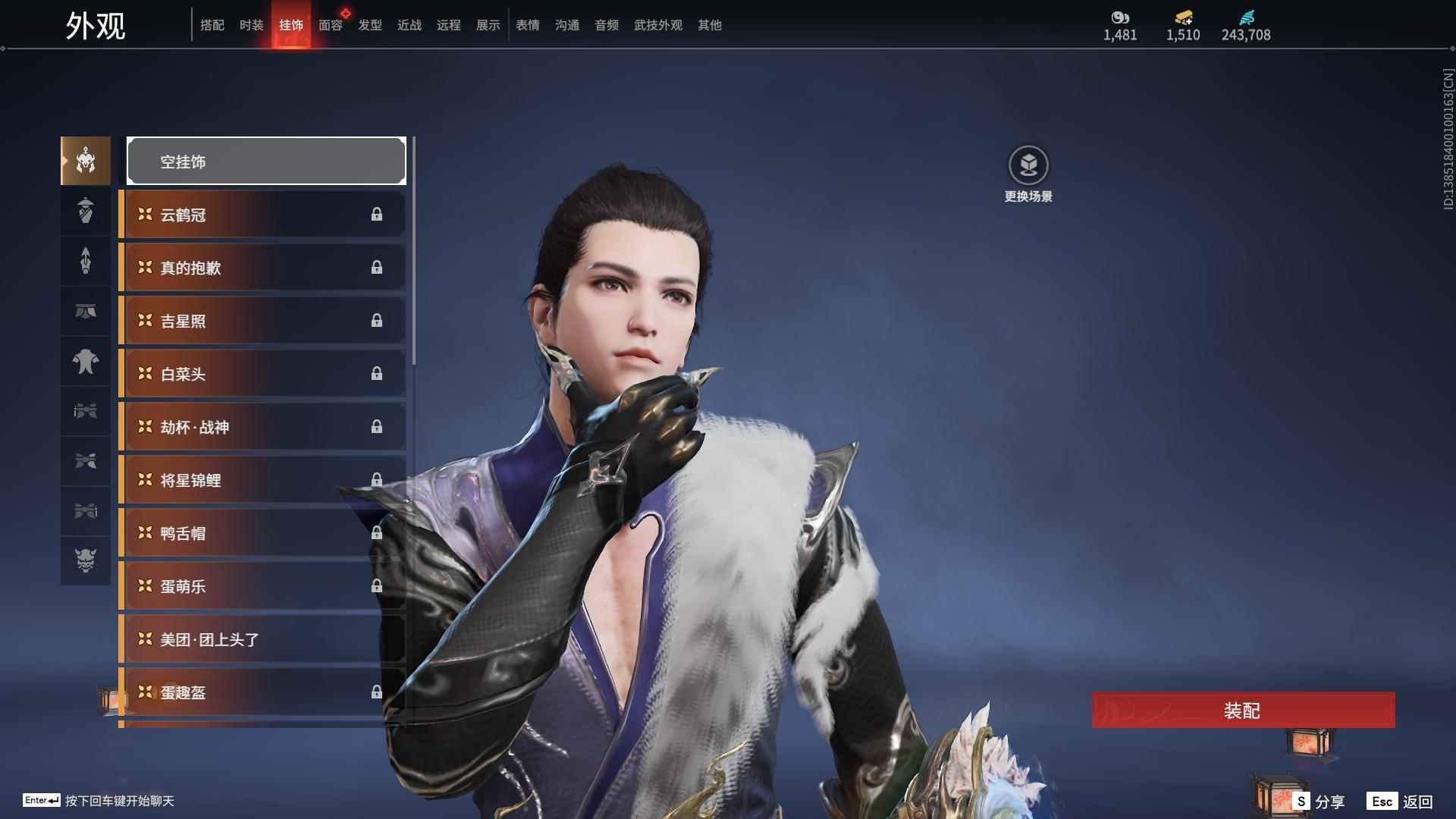Select the demon mask category icon
Image resolution: width=1456 pixels, height=819 pixels.
(86, 560)
